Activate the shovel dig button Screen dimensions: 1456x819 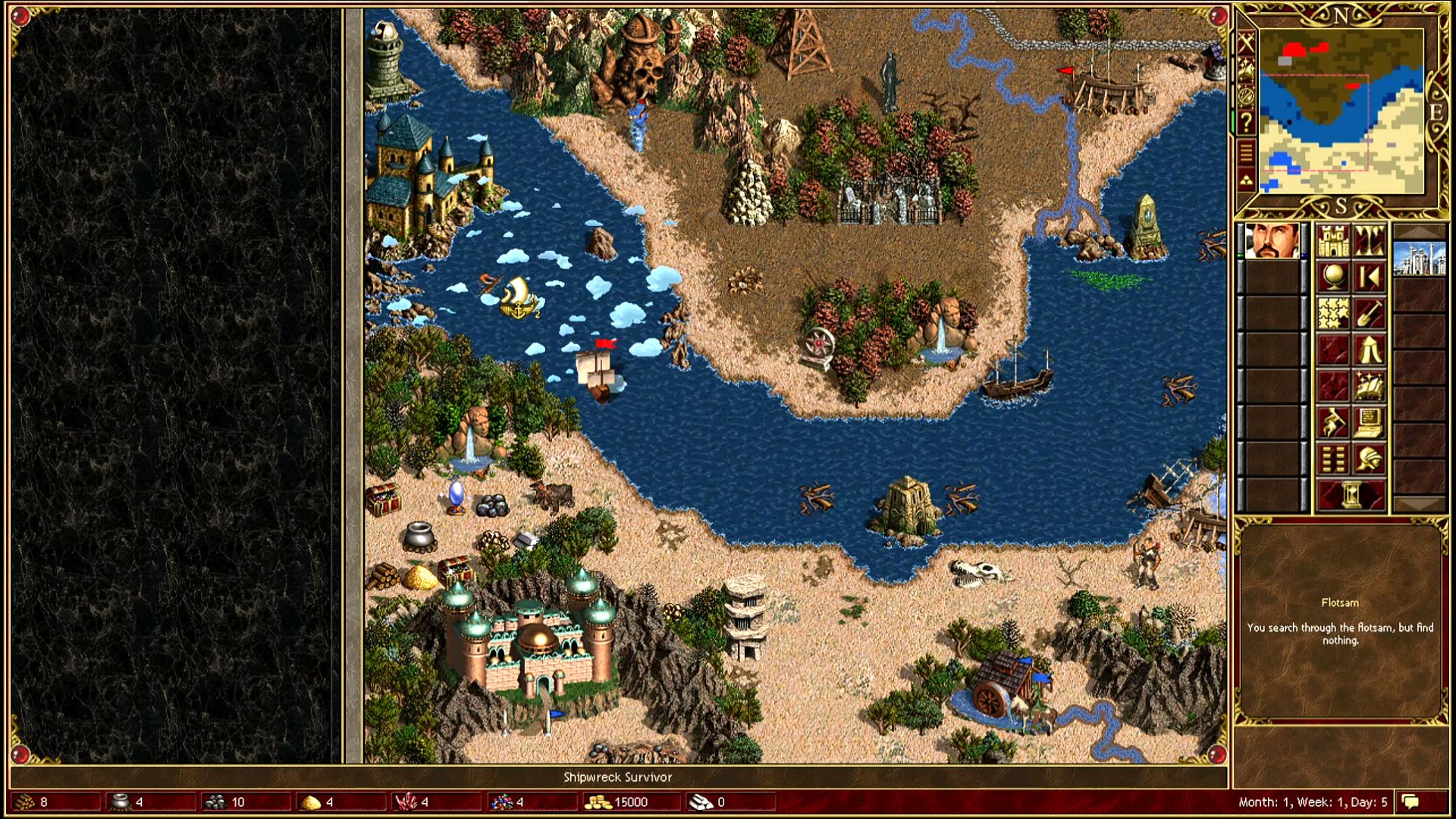[x=1369, y=314]
